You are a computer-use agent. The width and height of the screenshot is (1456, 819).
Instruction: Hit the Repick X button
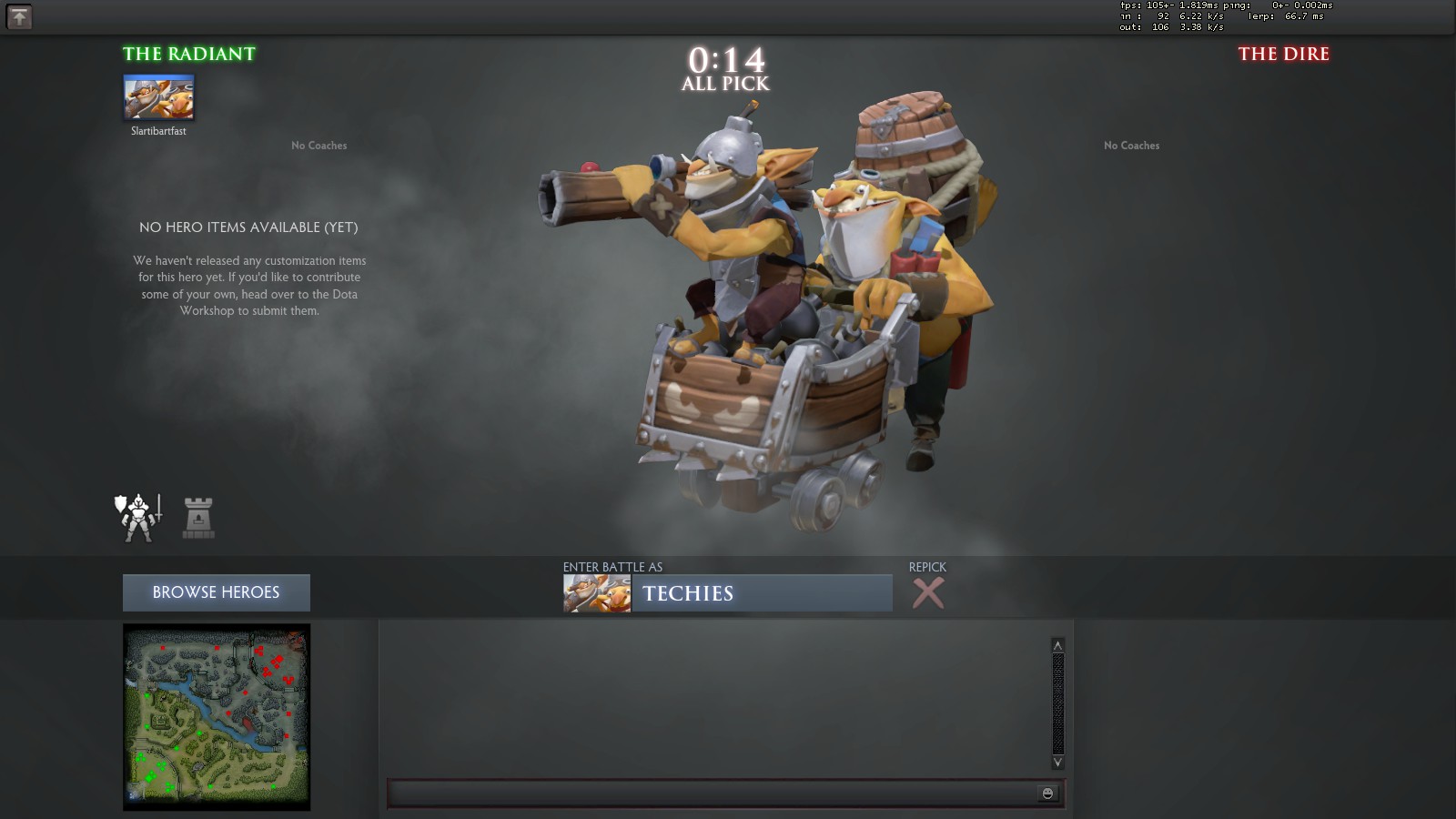927,593
